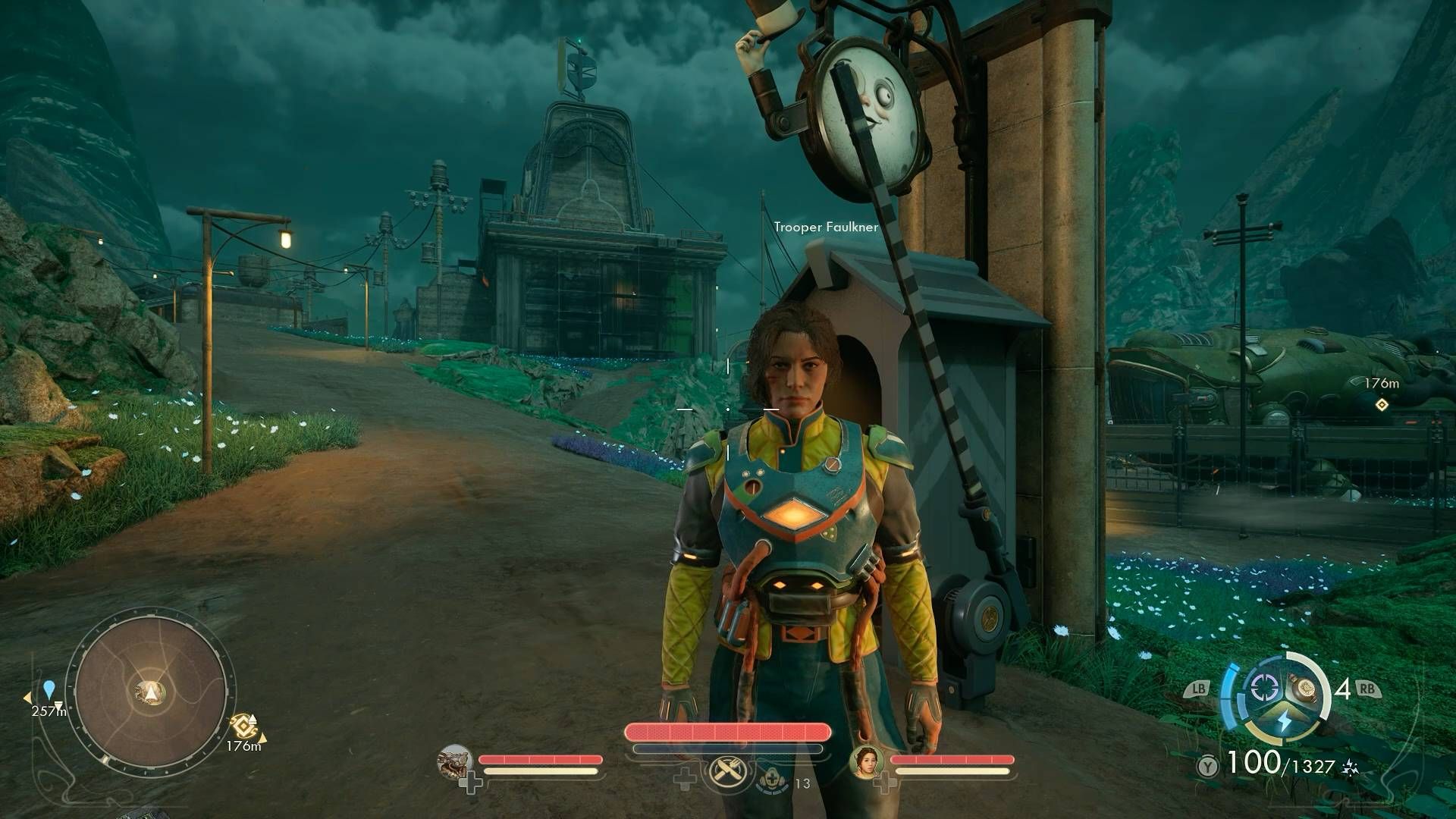Image resolution: width=1456 pixels, height=819 pixels.
Task: Click the blue waypoint pin on the compass
Action: (x=49, y=690)
